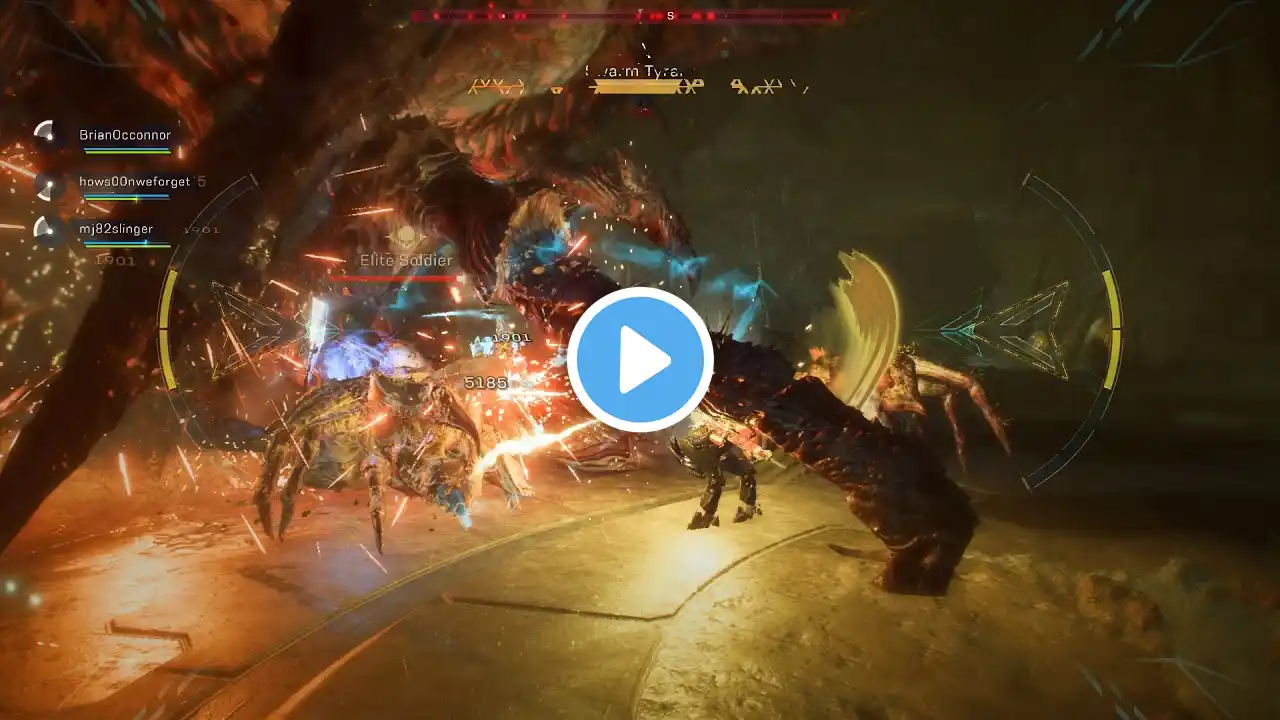
Task: Select squad member hows00nweforget
Action: pyautogui.click(x=134, y=182)
